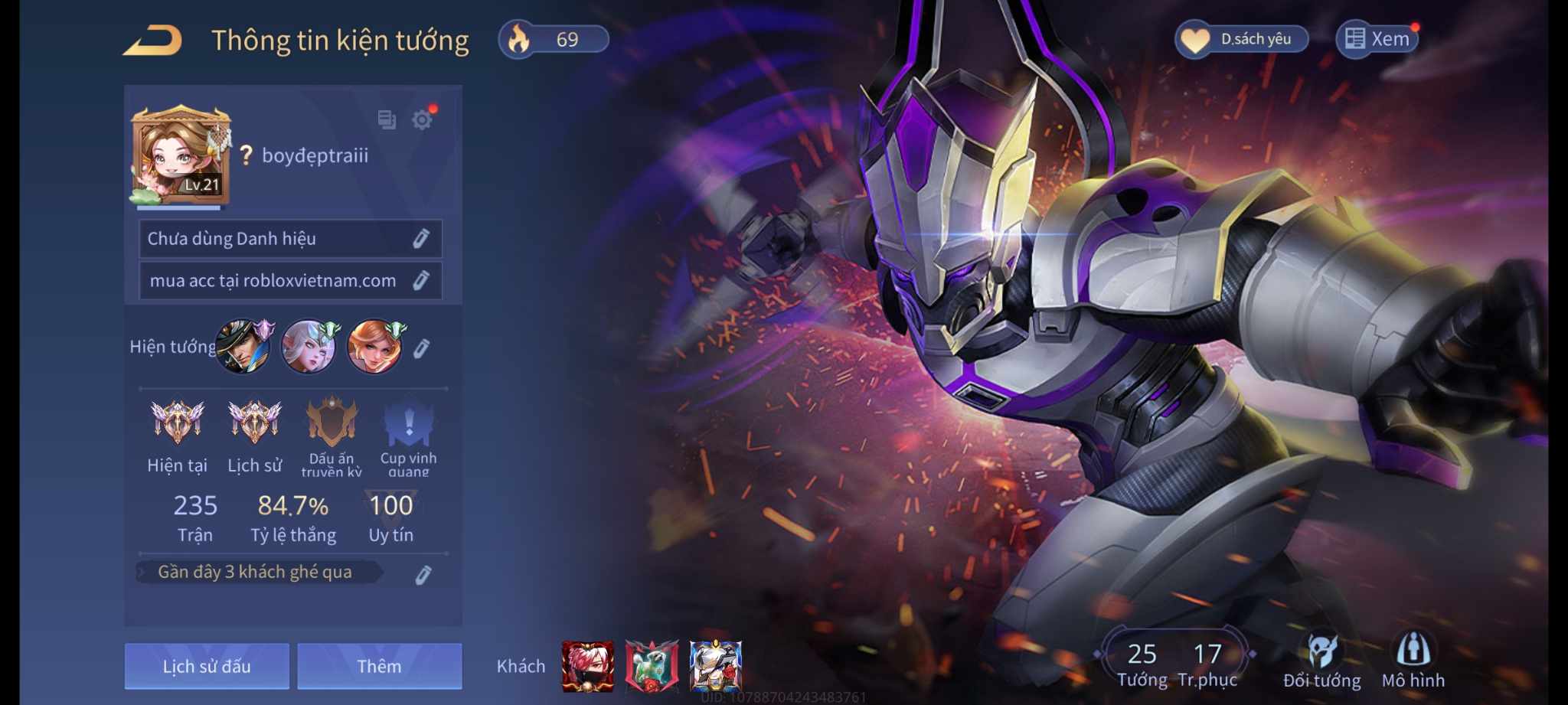
Task: Open the D.sách yêu favorites list
Action: pyautogui.click(x=1241, y=39)
